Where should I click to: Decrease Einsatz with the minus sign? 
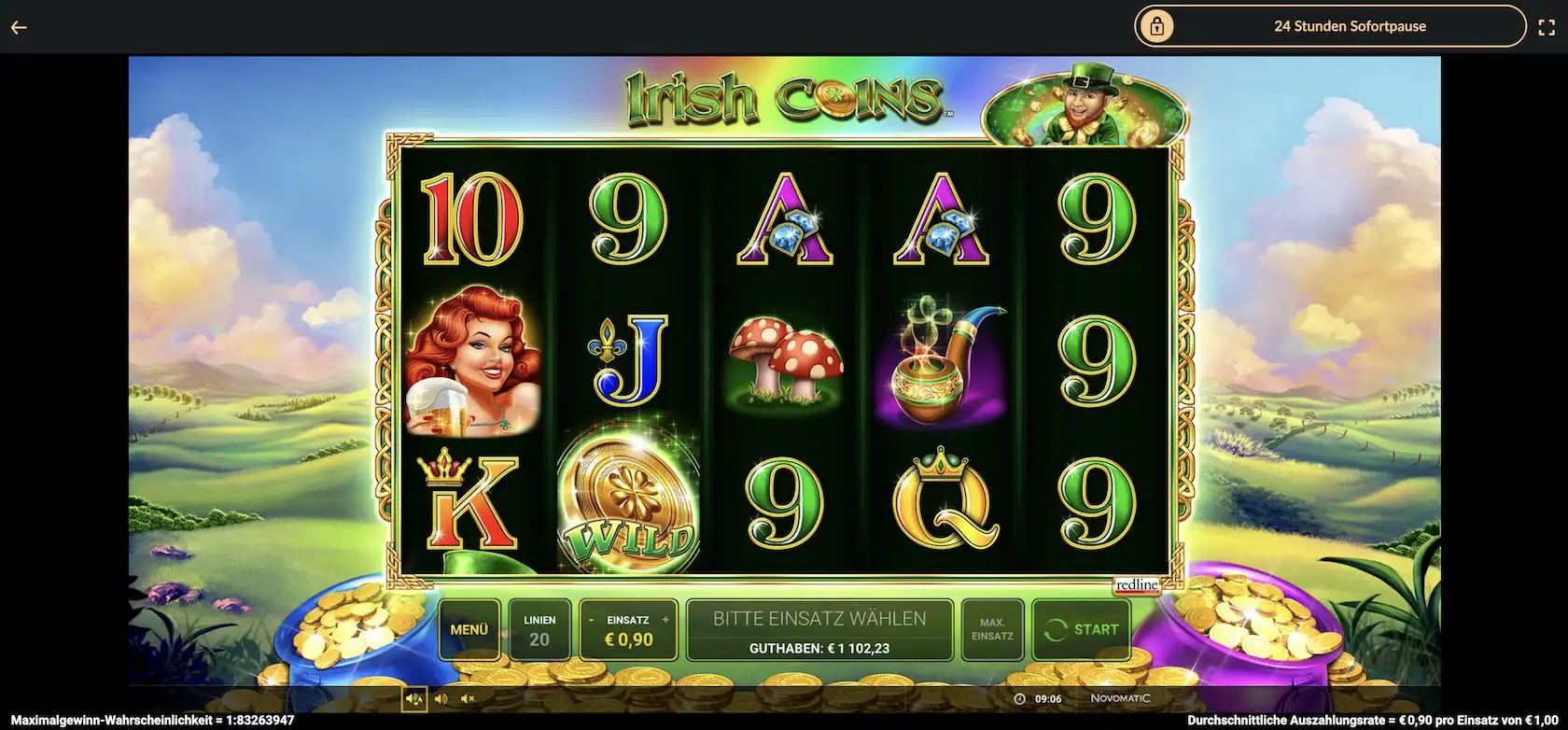click(x=591, y=620)
